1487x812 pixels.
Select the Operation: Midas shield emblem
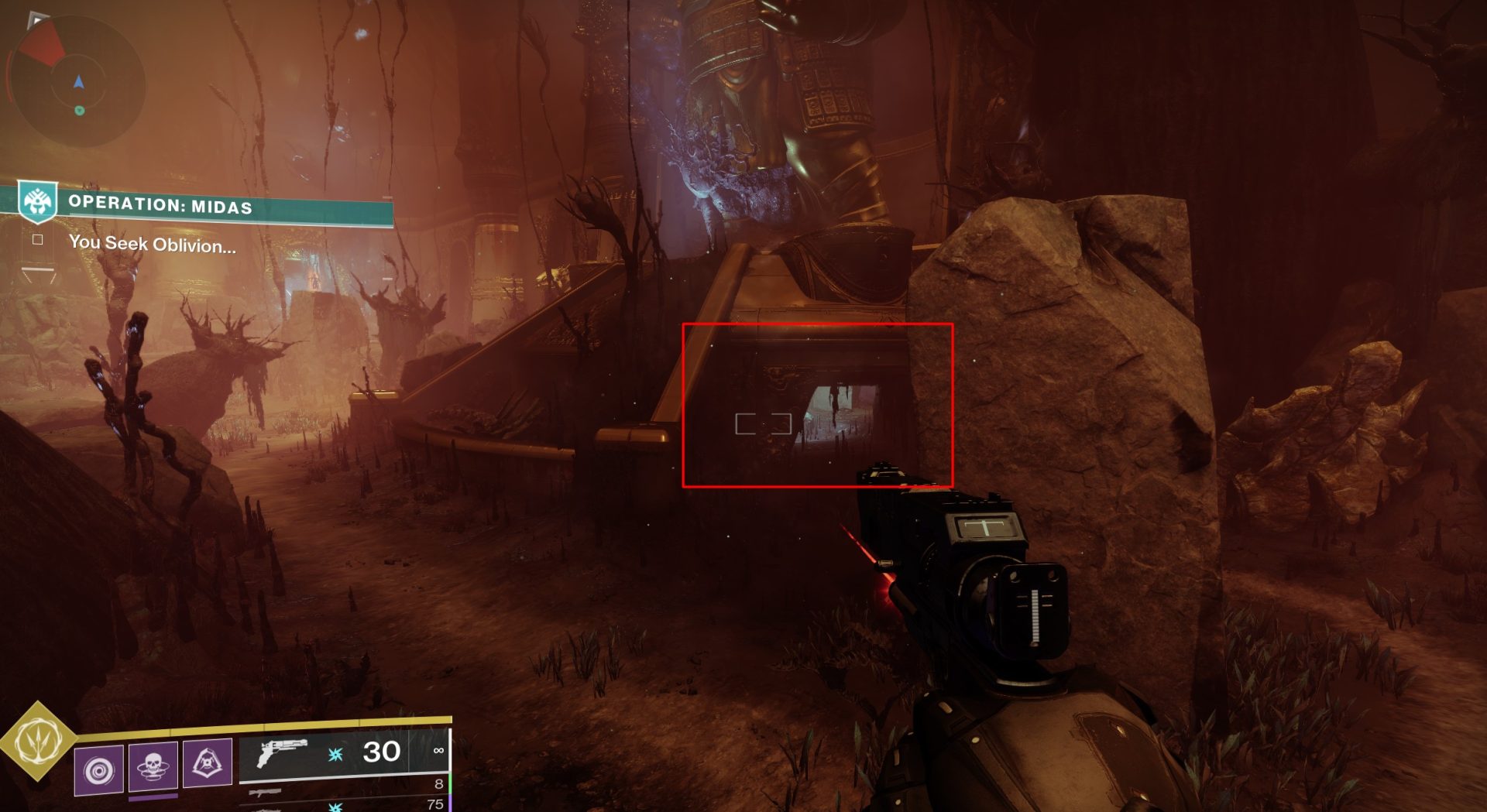coord(38,200)
